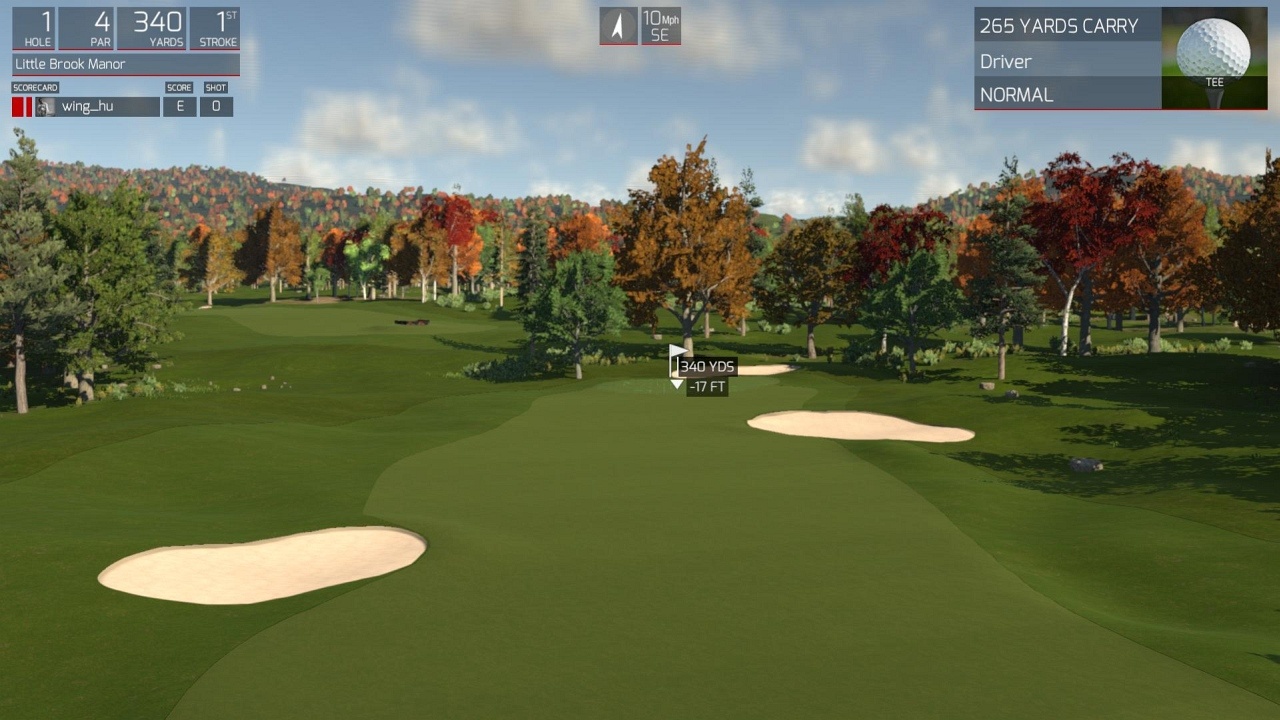Click the wind direction arrow icon

tap(618, 26)
